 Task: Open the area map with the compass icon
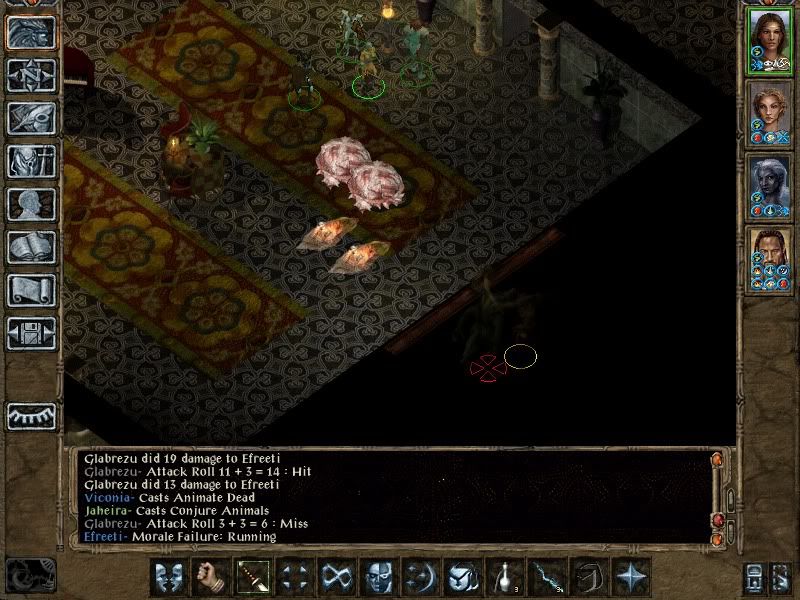(x=31, y=75)
